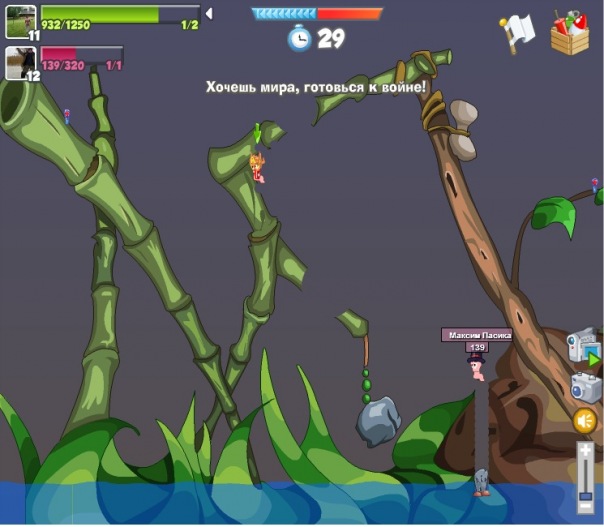Click the white surrender flag icon
Viewport: 604px width, 527px height.
[x=518, y=33]
